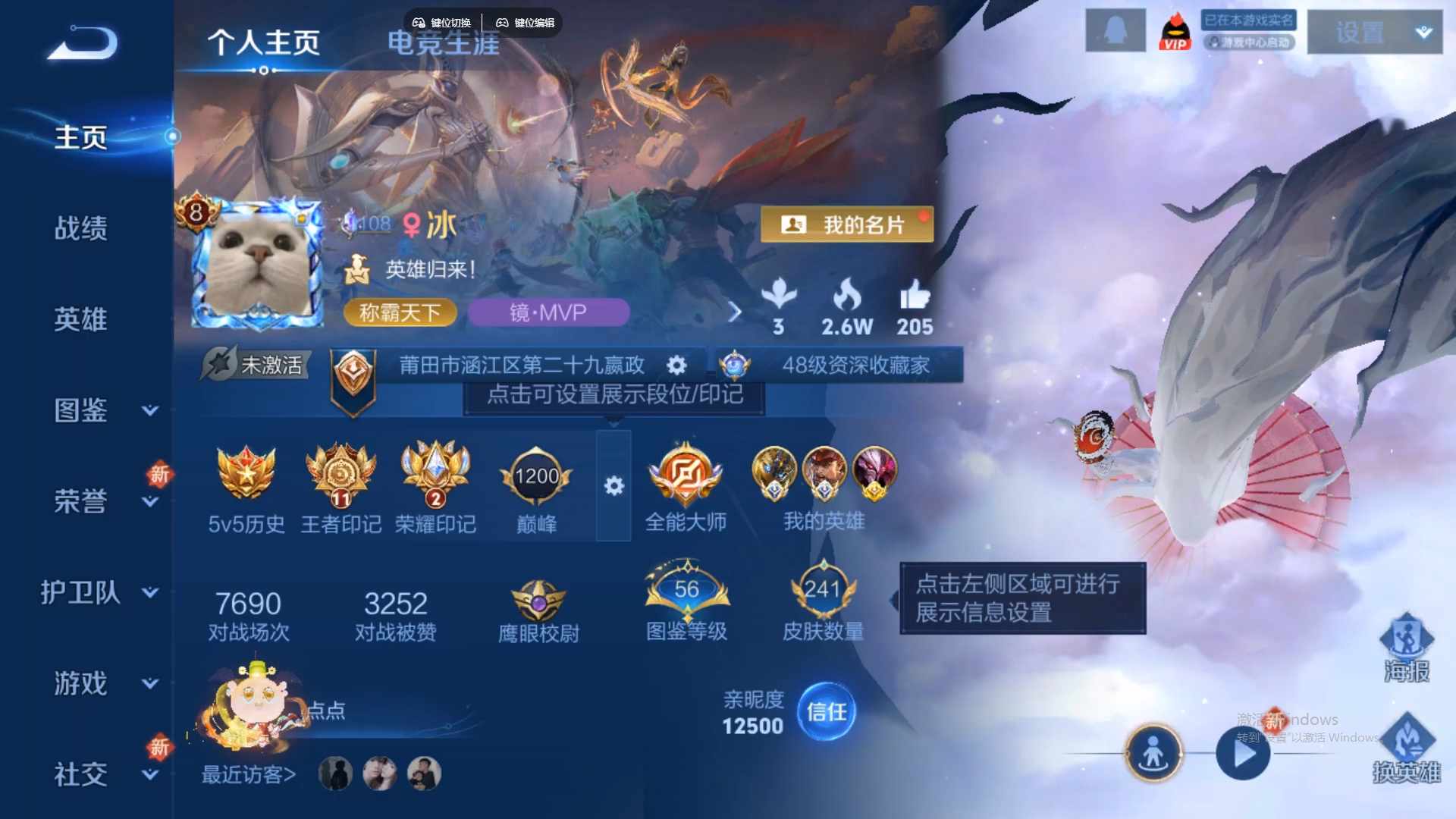Click the gear icon beside 莆田市涵江区 title
This screenshot has height=819, width=1456.
(676, 365)
